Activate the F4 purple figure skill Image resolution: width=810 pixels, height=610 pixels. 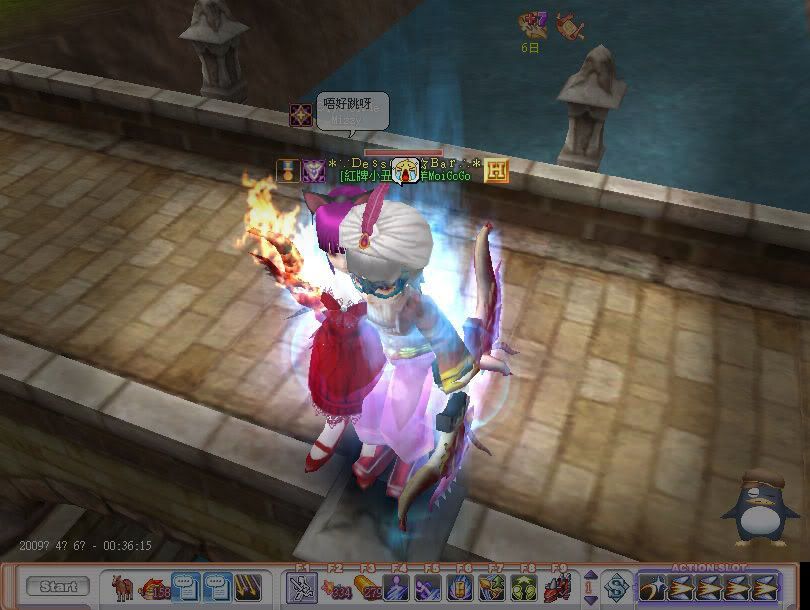coord(398,588)
